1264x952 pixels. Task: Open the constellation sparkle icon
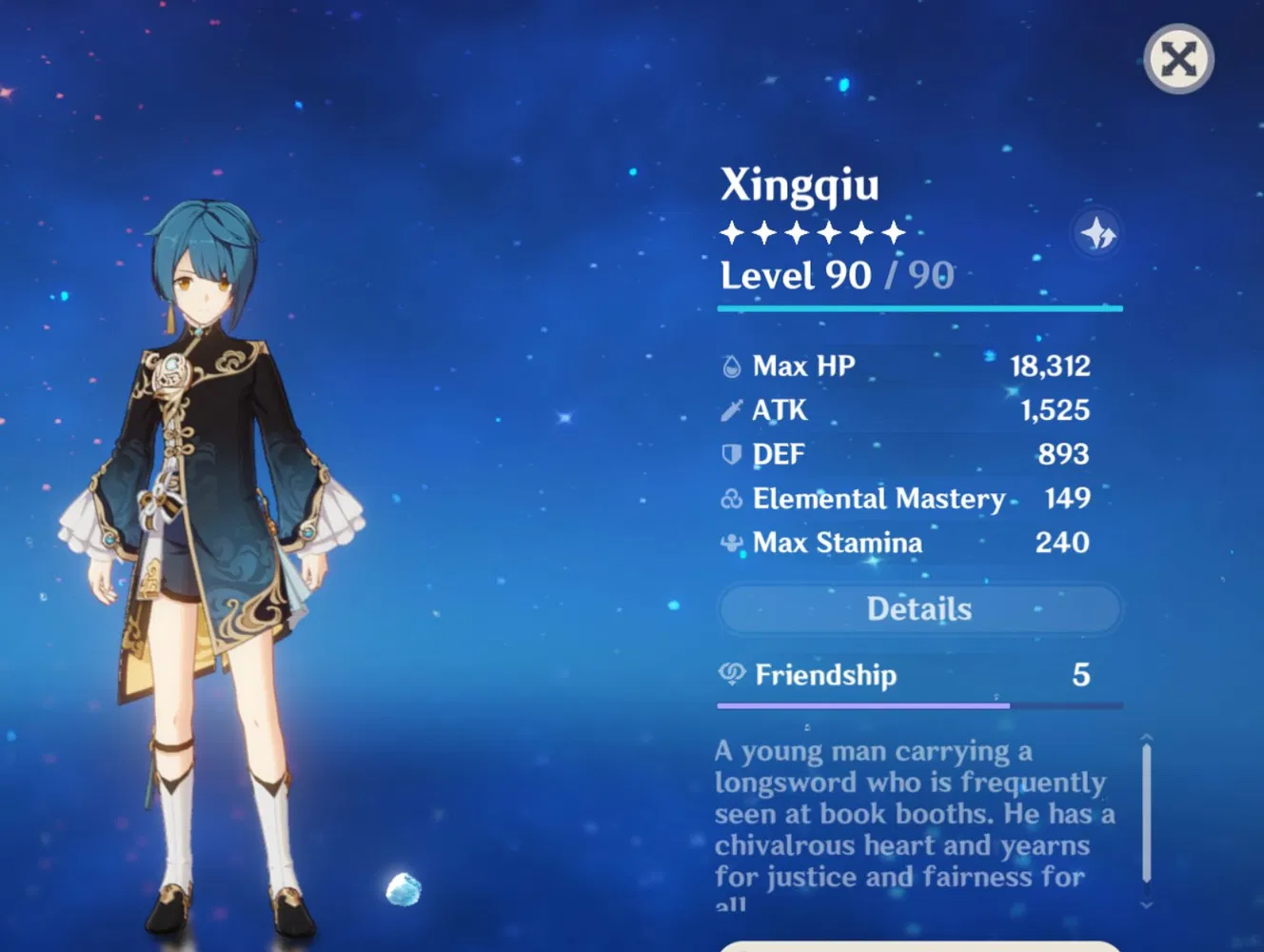1096,233
